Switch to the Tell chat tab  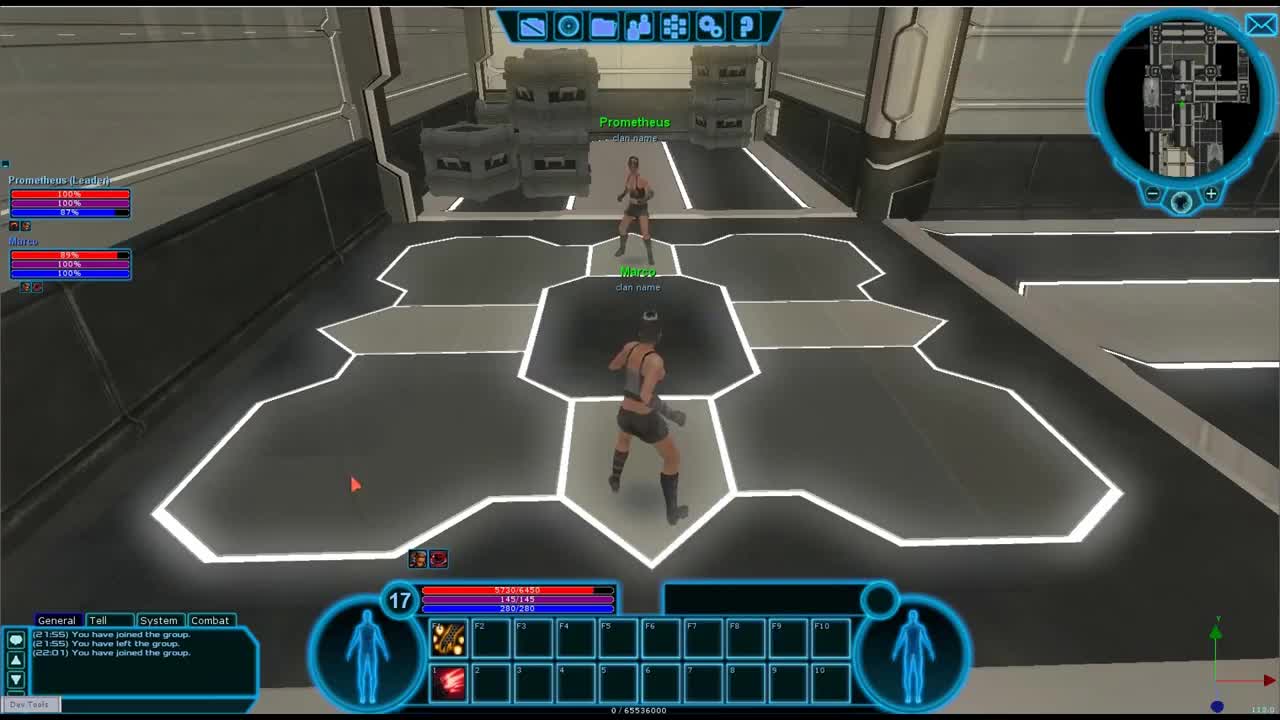point(98,620)
